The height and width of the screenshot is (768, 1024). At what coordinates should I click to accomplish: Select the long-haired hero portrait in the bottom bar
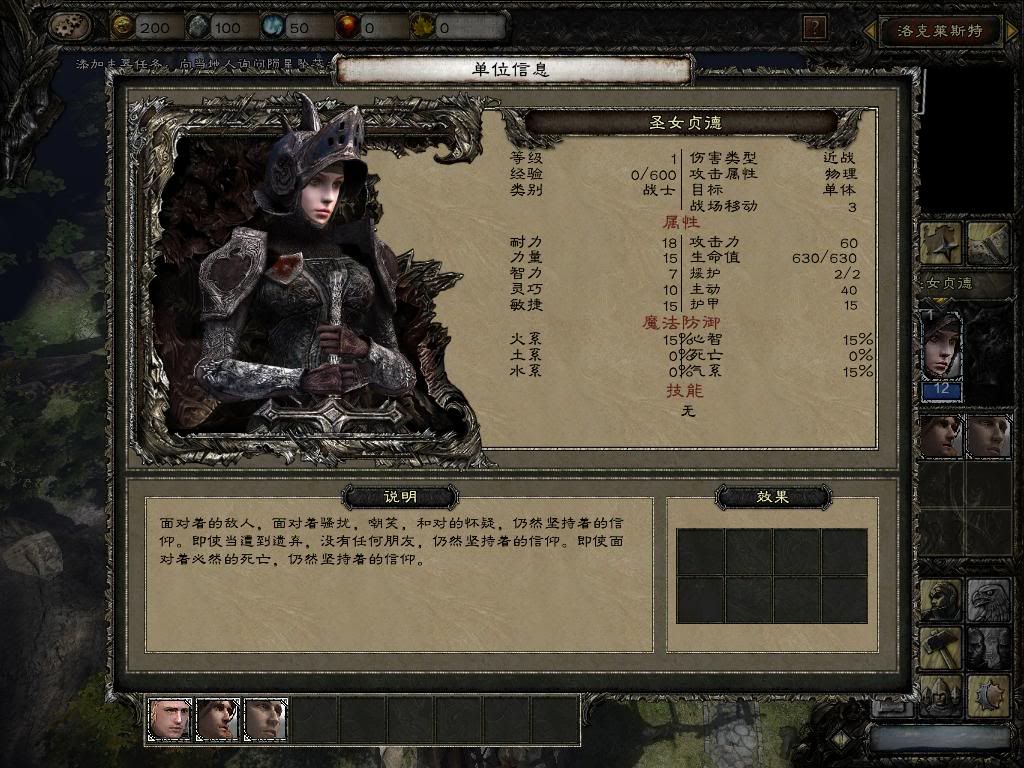tap(218, 718)
